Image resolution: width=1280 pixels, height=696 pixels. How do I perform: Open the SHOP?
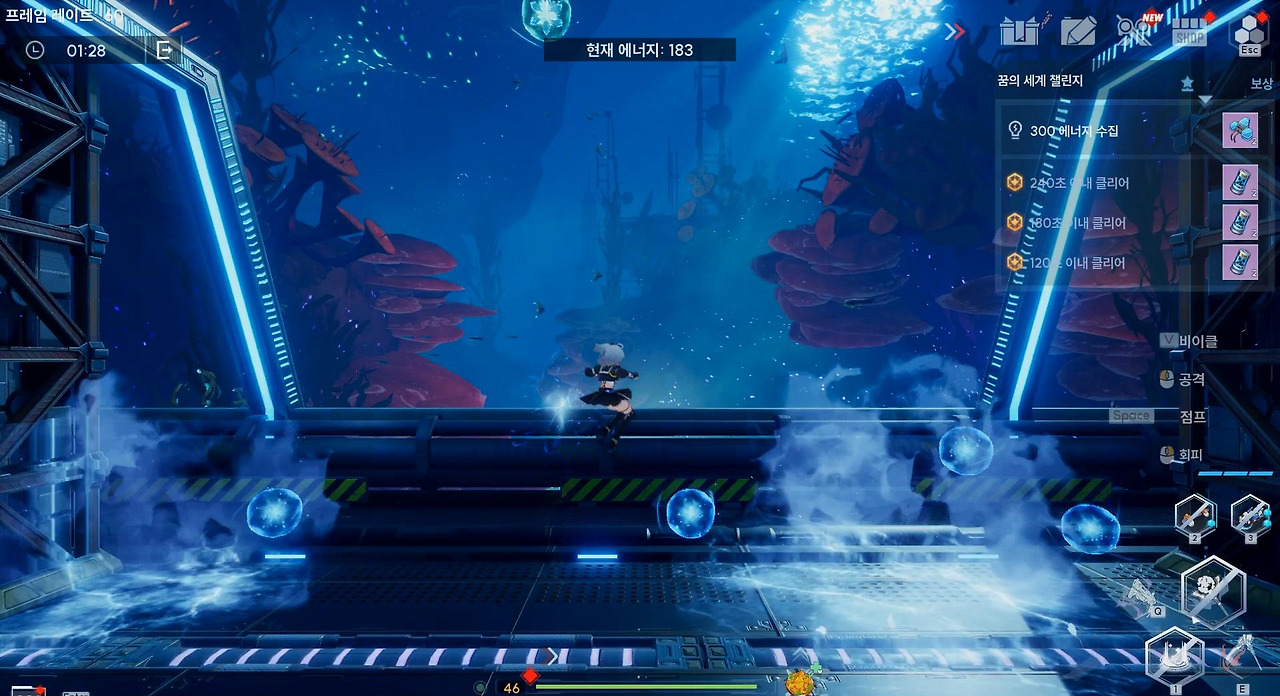point(1190,31)
